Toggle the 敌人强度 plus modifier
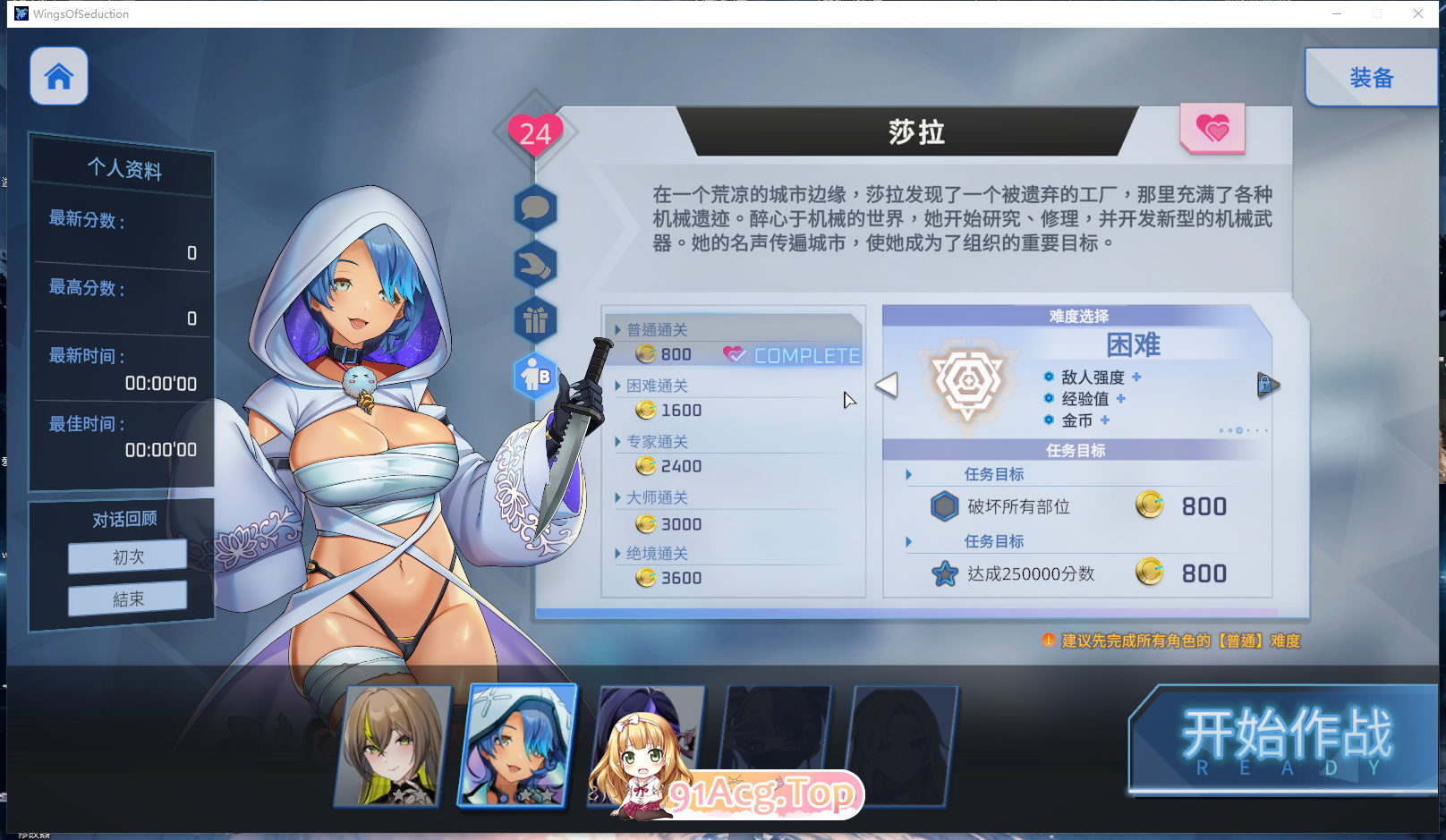1446x840 pixels. [x=1136, y=377]
